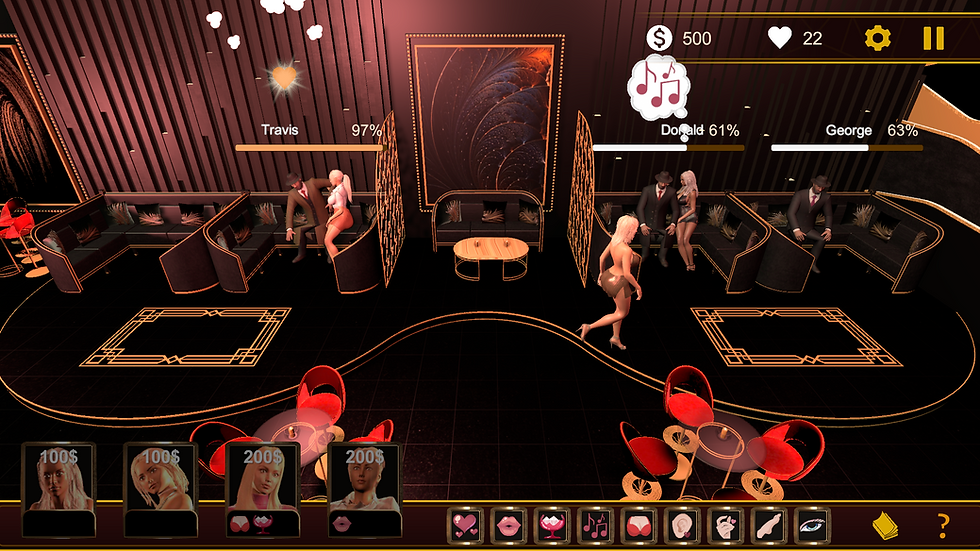Choose the lips kiss action
Viewport: 980px width, 551px height.
click(509, 524)
